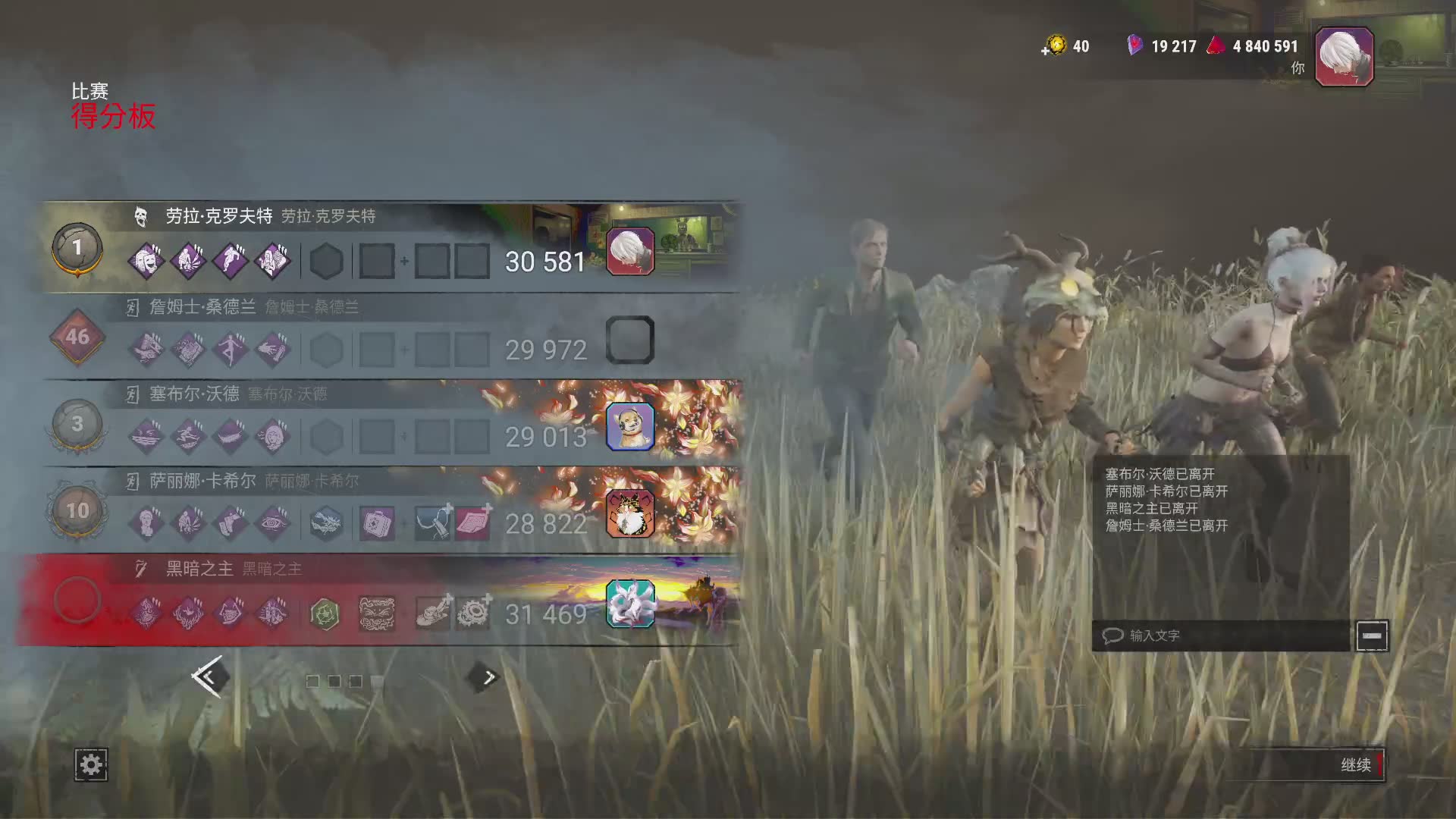
Task: Minimize the chat box panel
Action: 1371,635
